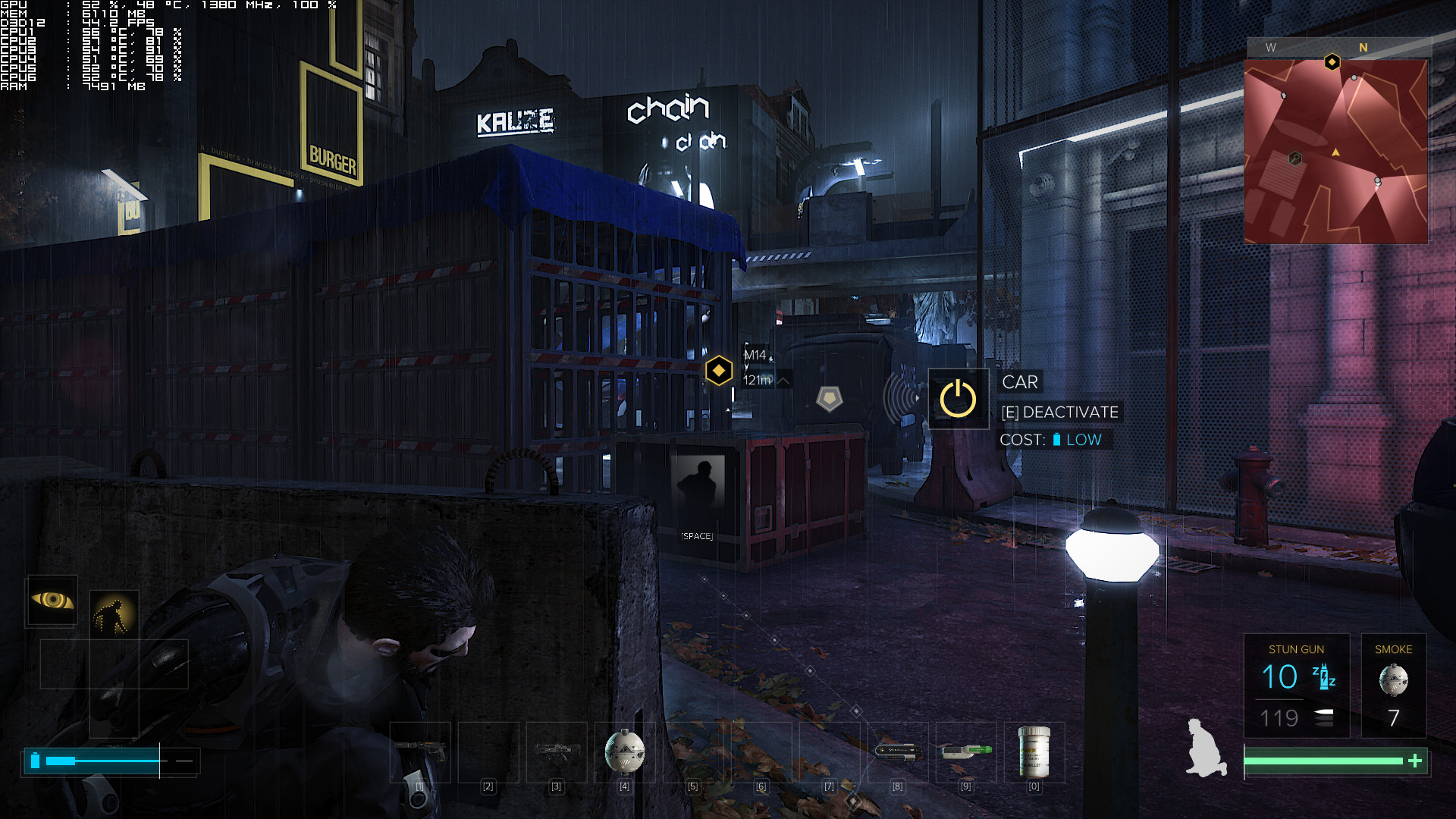Pick the multitool in hotbar slot 8

point(896,751)
